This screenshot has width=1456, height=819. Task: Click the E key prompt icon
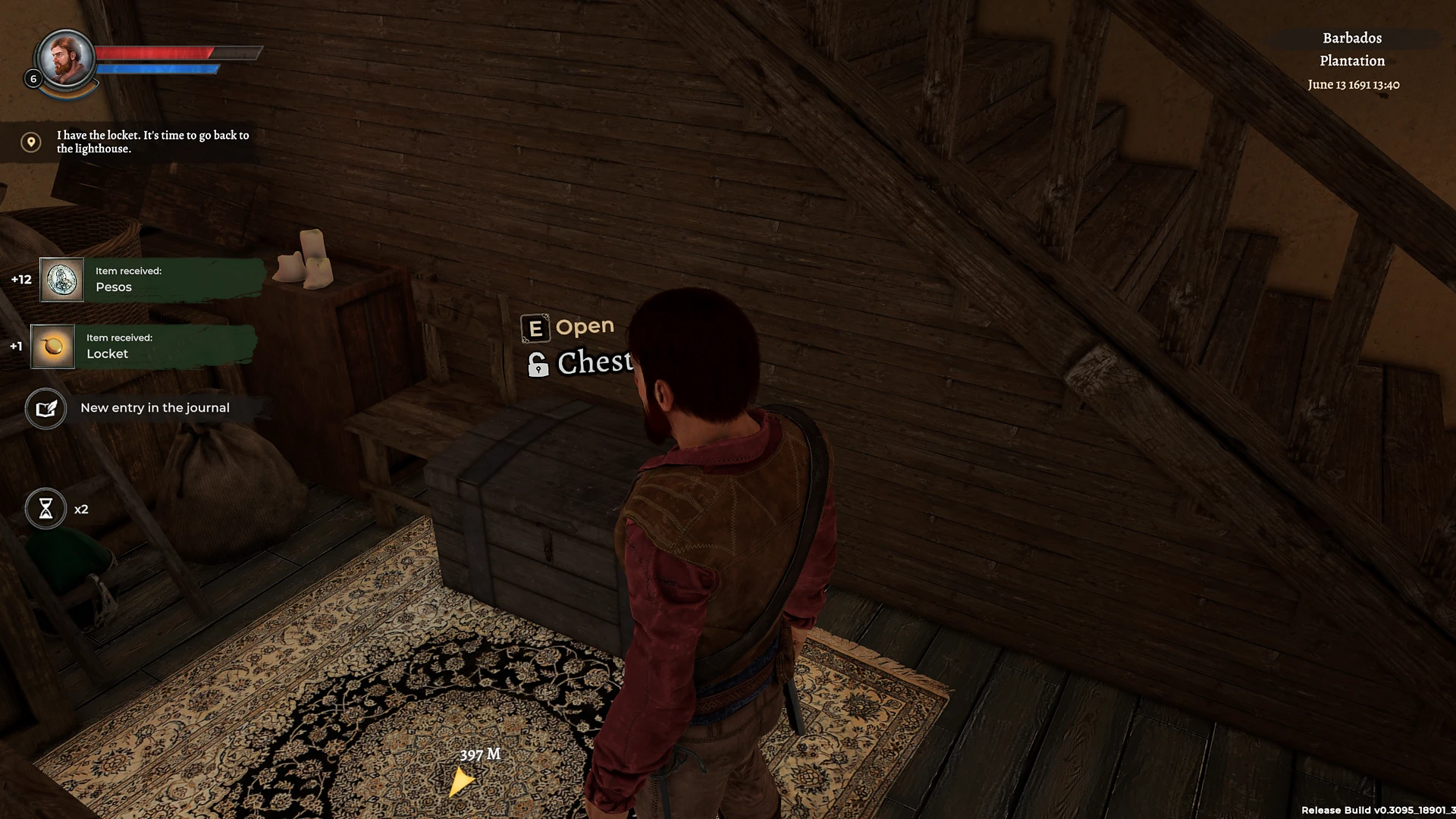(535, 327)
